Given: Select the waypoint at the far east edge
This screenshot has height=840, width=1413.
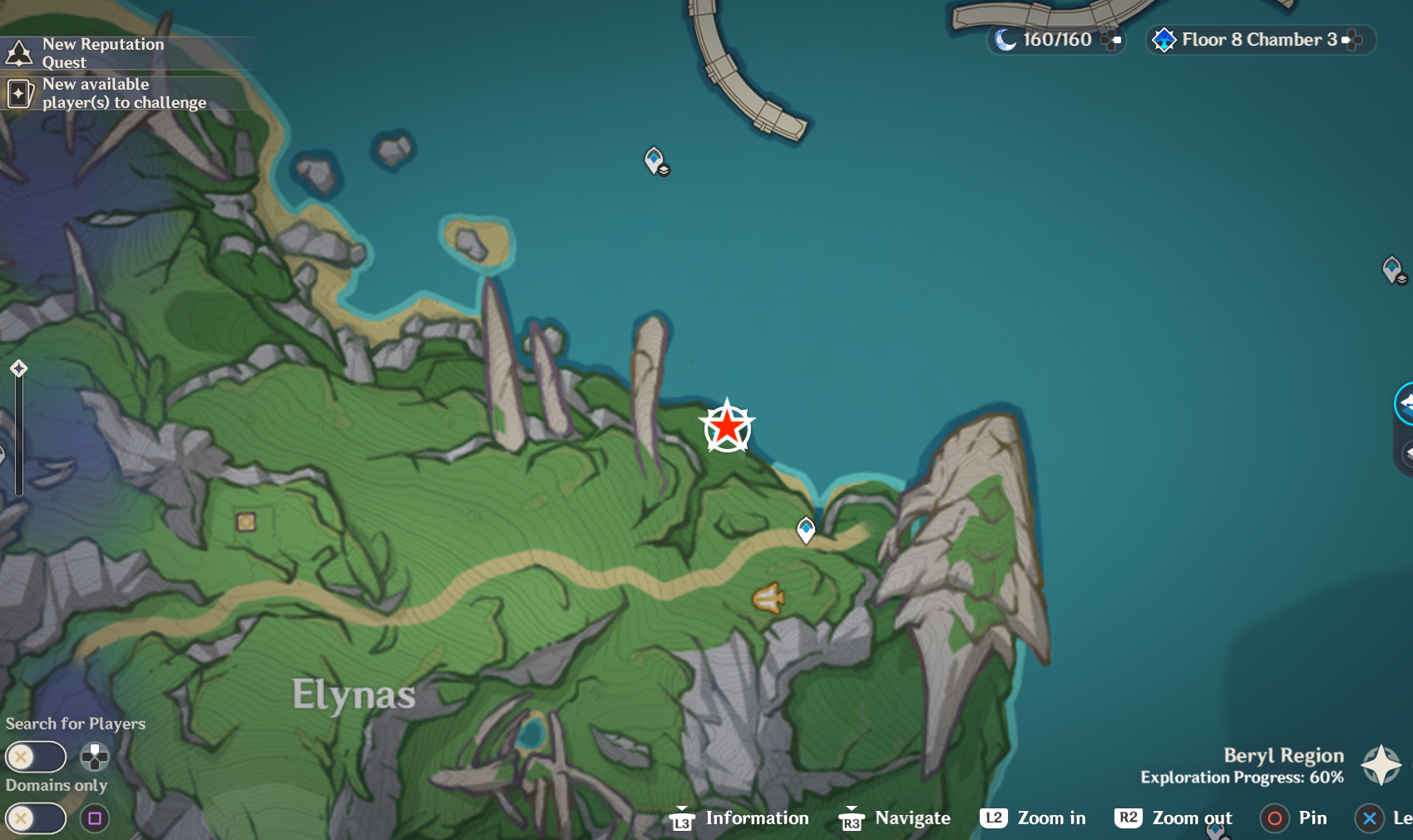Looking at the screenshot, I should [x=1393, y=269].
